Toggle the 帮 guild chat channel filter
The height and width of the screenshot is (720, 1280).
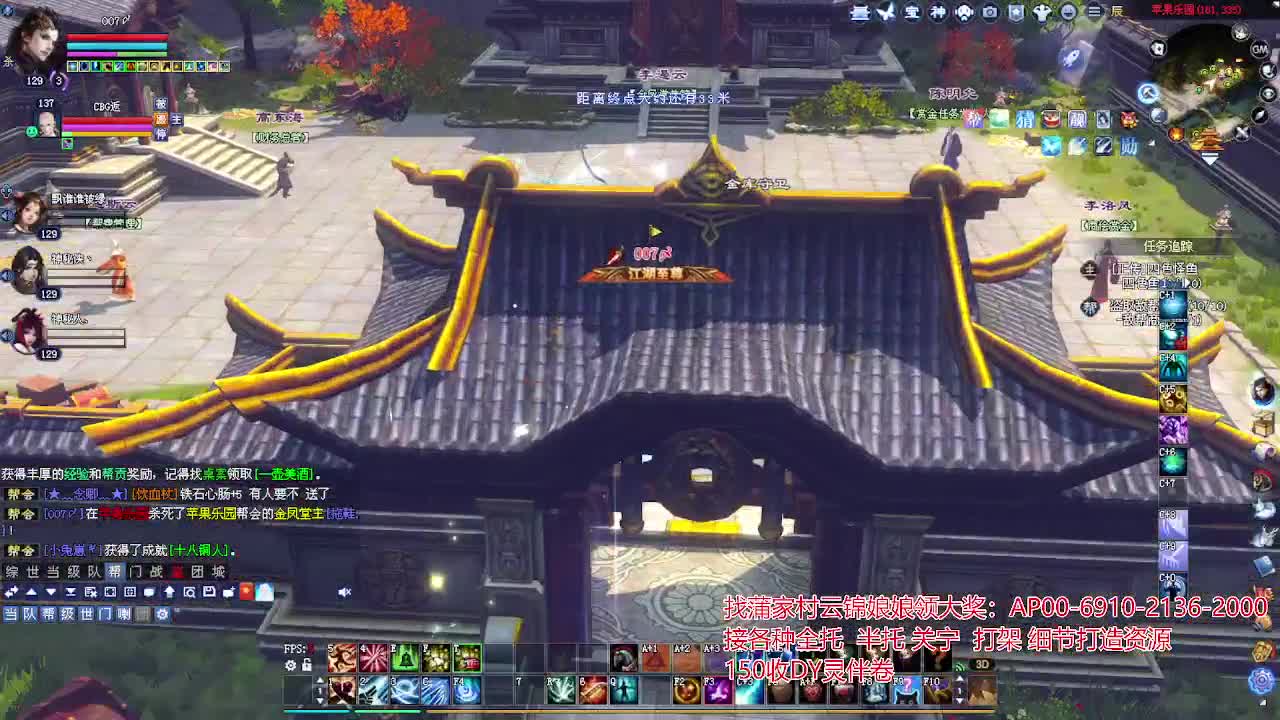click(50, 614)
